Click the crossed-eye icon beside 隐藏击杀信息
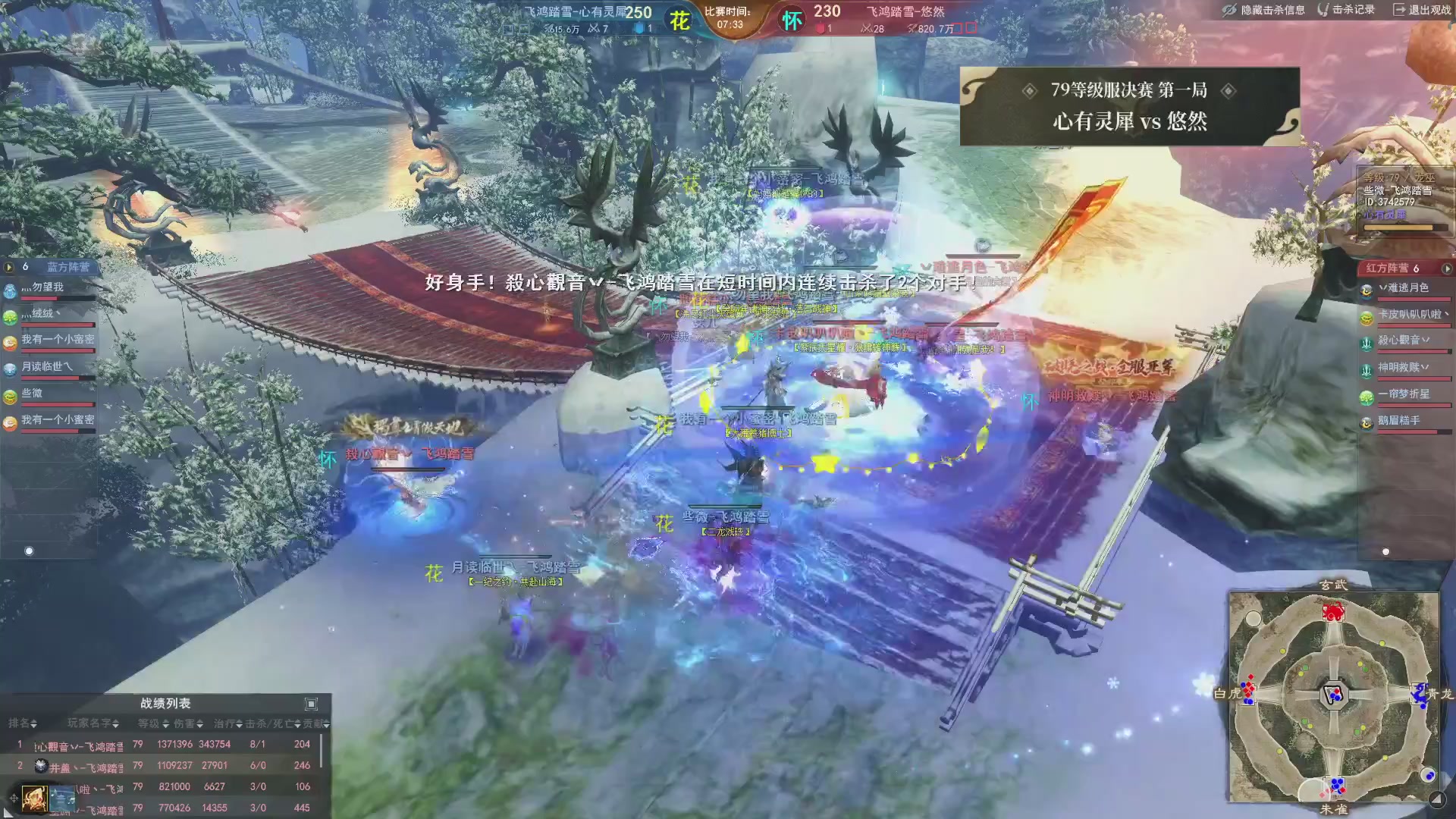The height and width of the screenshot is (819, 1456). pyautogui.click(x=1230, y=9)
